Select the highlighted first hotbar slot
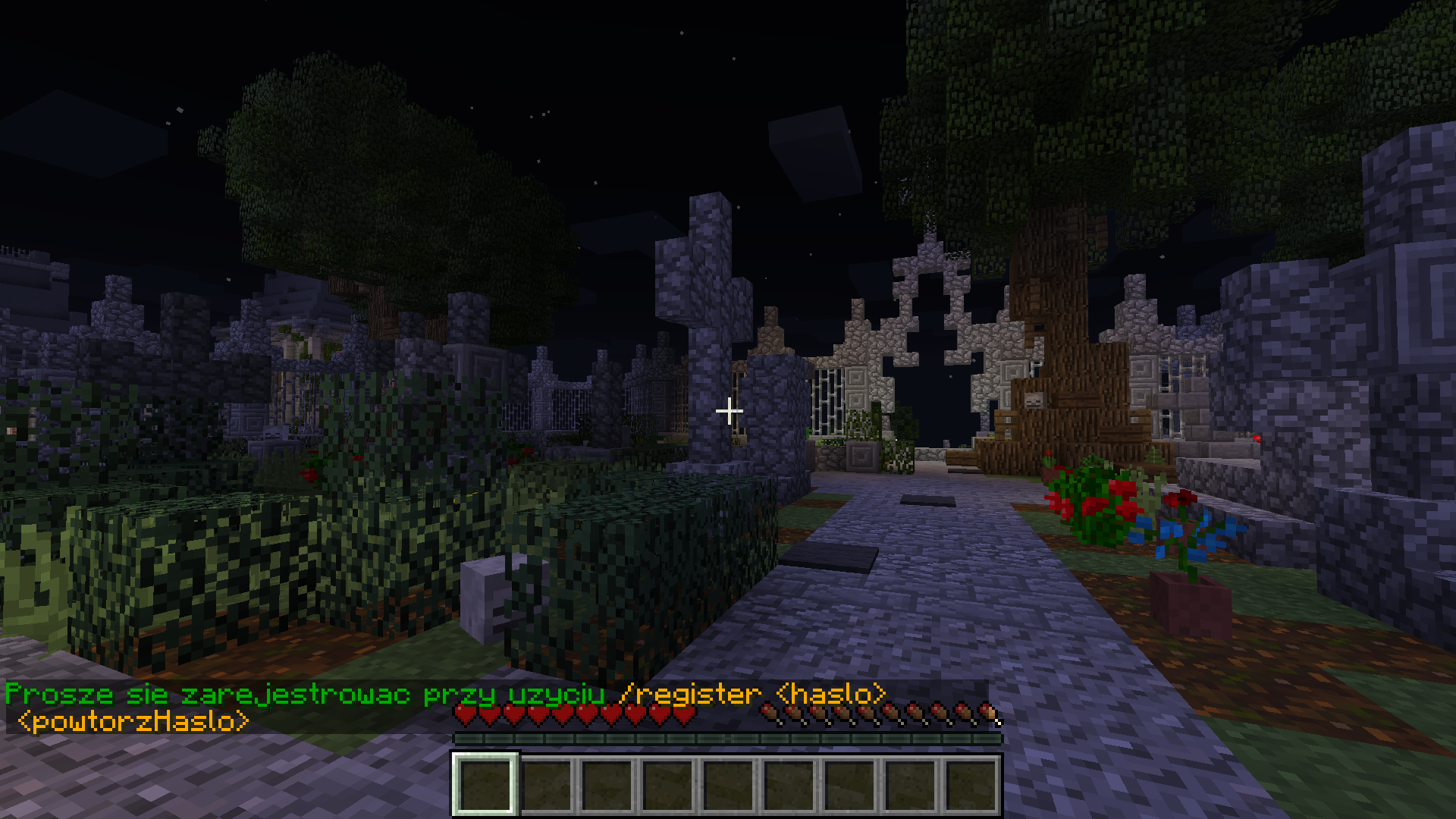 coord(485,785)
